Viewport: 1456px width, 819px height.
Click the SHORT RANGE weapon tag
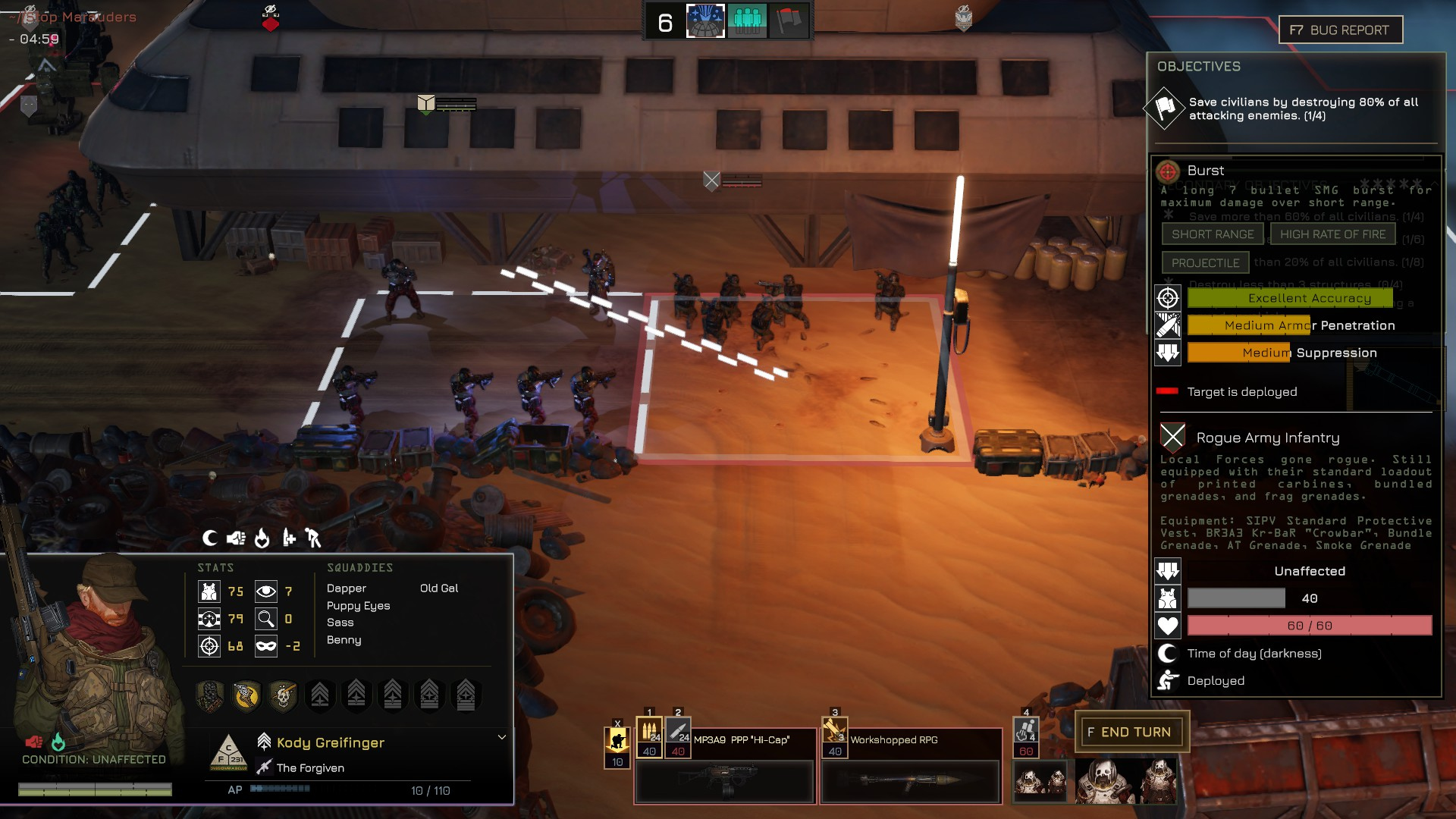pyautogui.click(x=1213, y=234)
